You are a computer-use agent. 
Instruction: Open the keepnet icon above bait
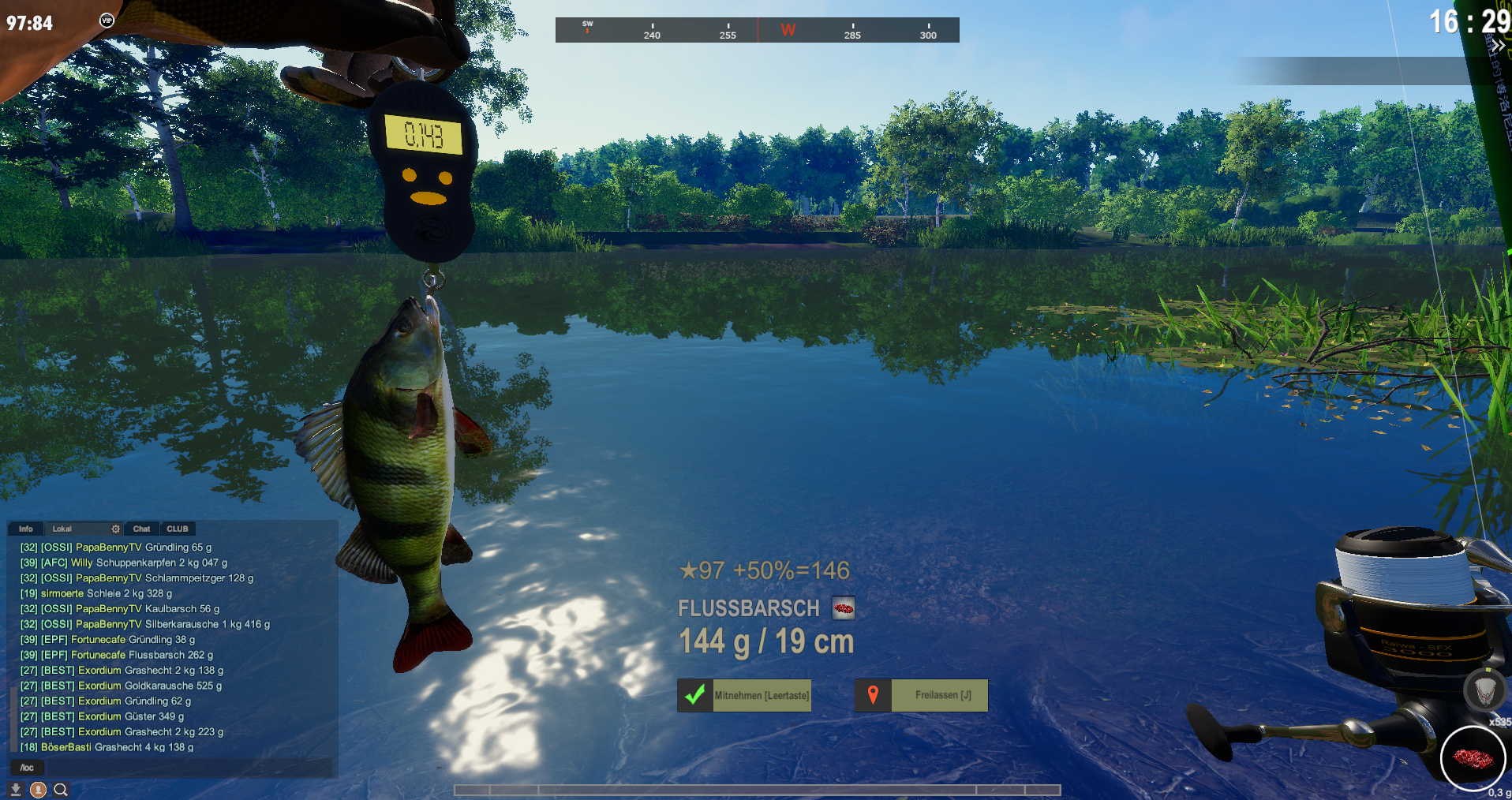point(1484,691)
